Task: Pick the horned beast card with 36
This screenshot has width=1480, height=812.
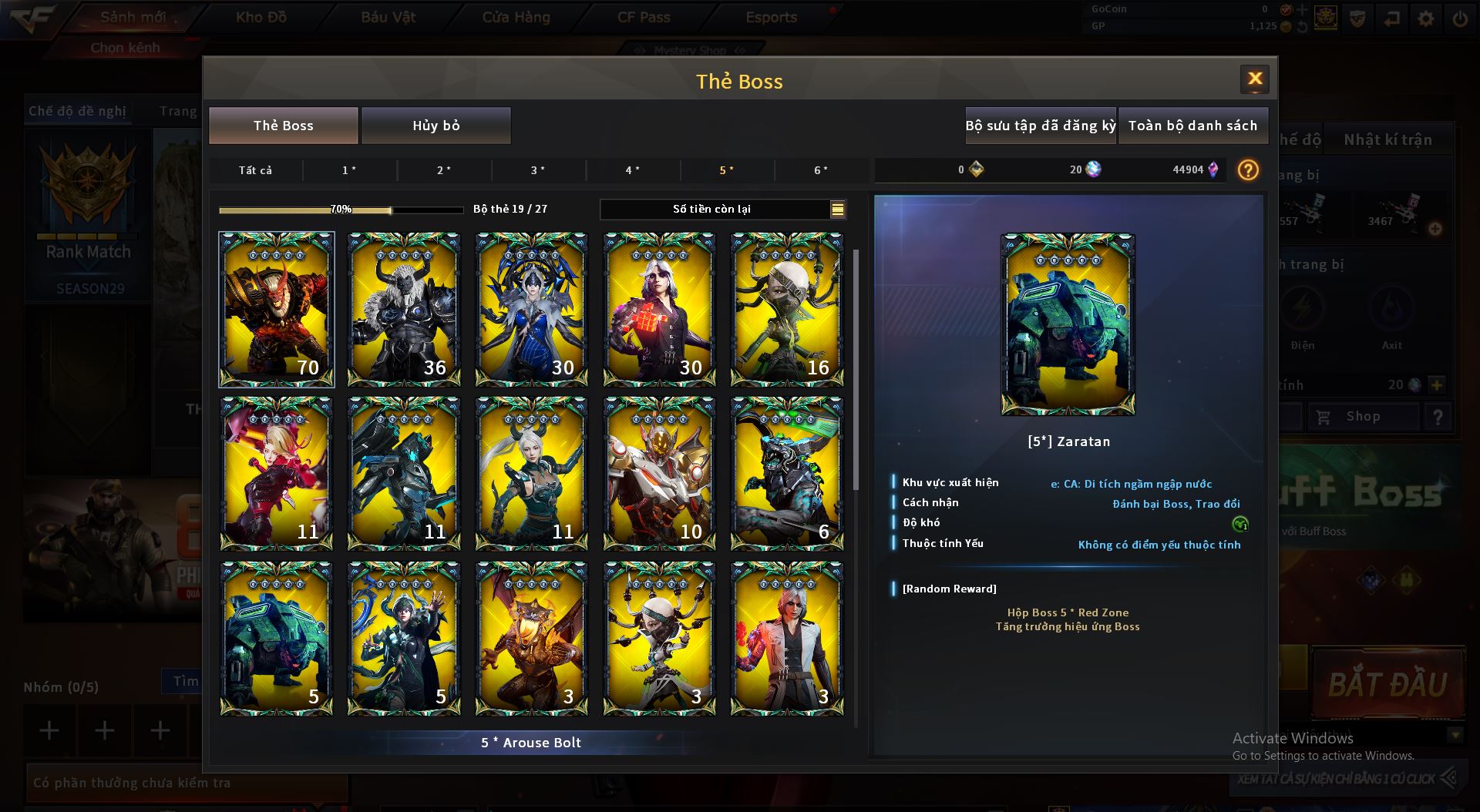Action: pos(404,309)
